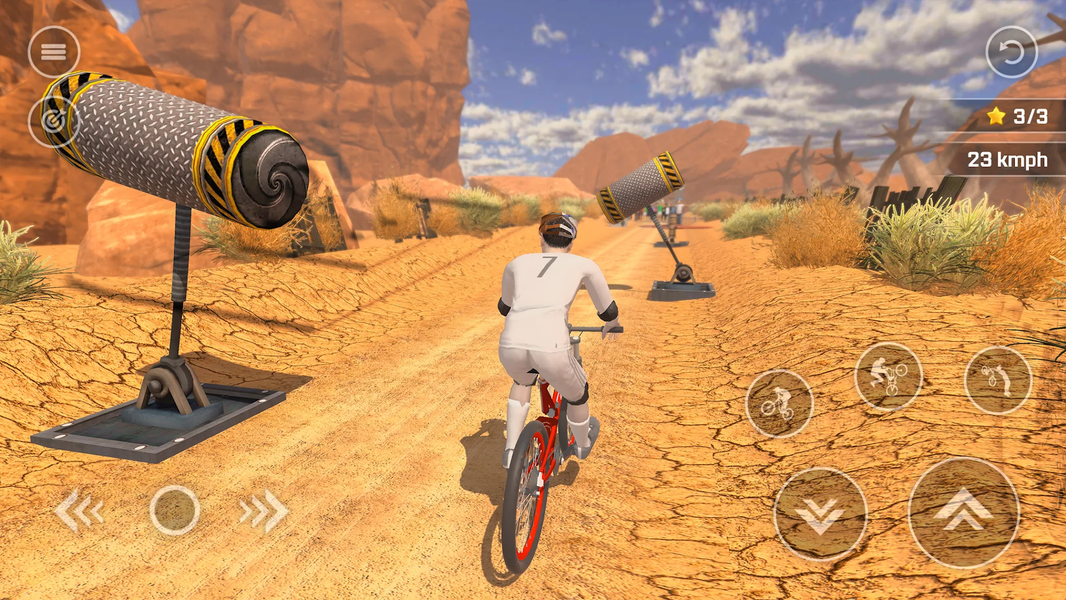Brake with the double down-arrow button
1066x600 pixels.
point(820,513)
